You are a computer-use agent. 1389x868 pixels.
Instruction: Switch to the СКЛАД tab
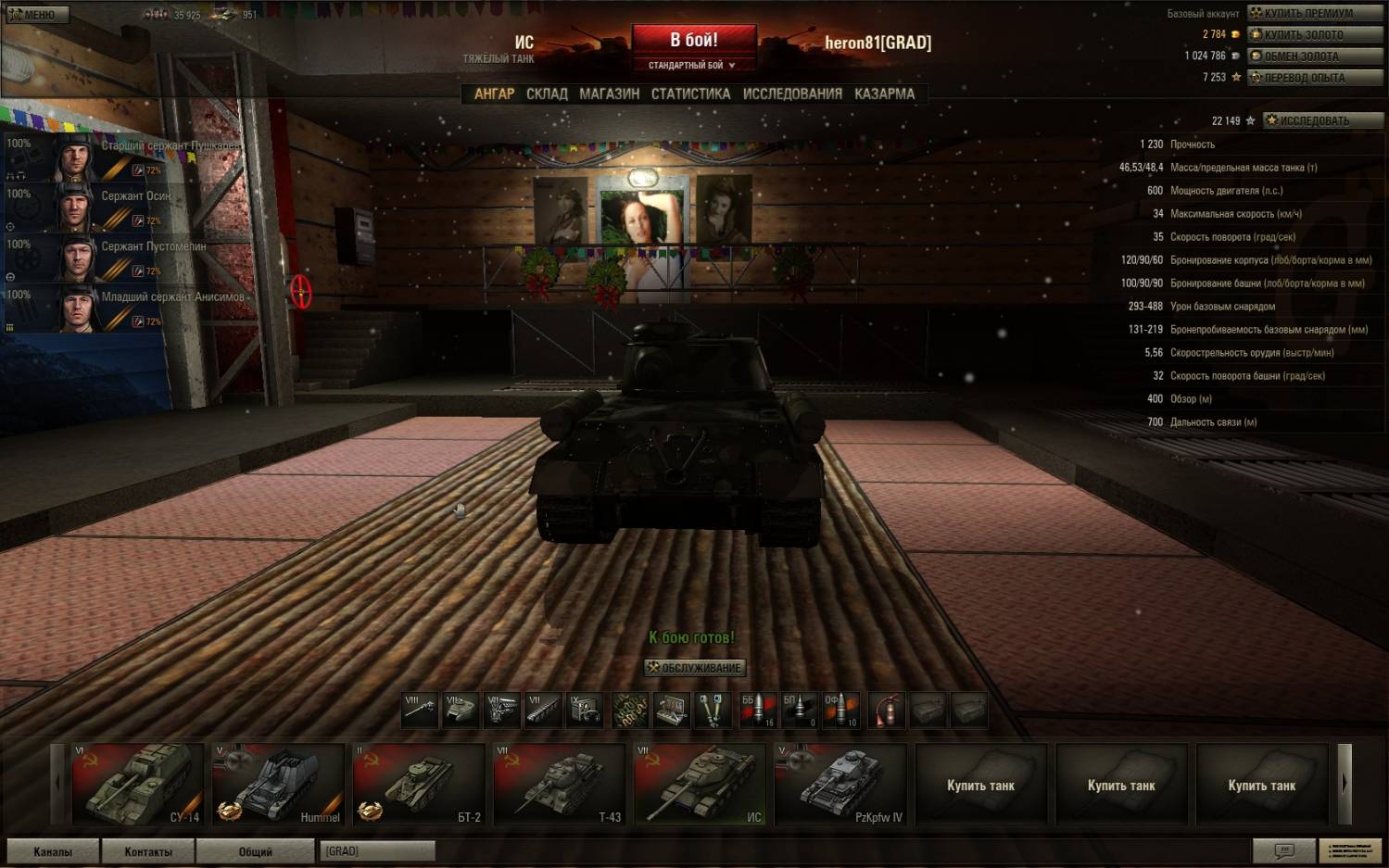(x=547, y=94)
